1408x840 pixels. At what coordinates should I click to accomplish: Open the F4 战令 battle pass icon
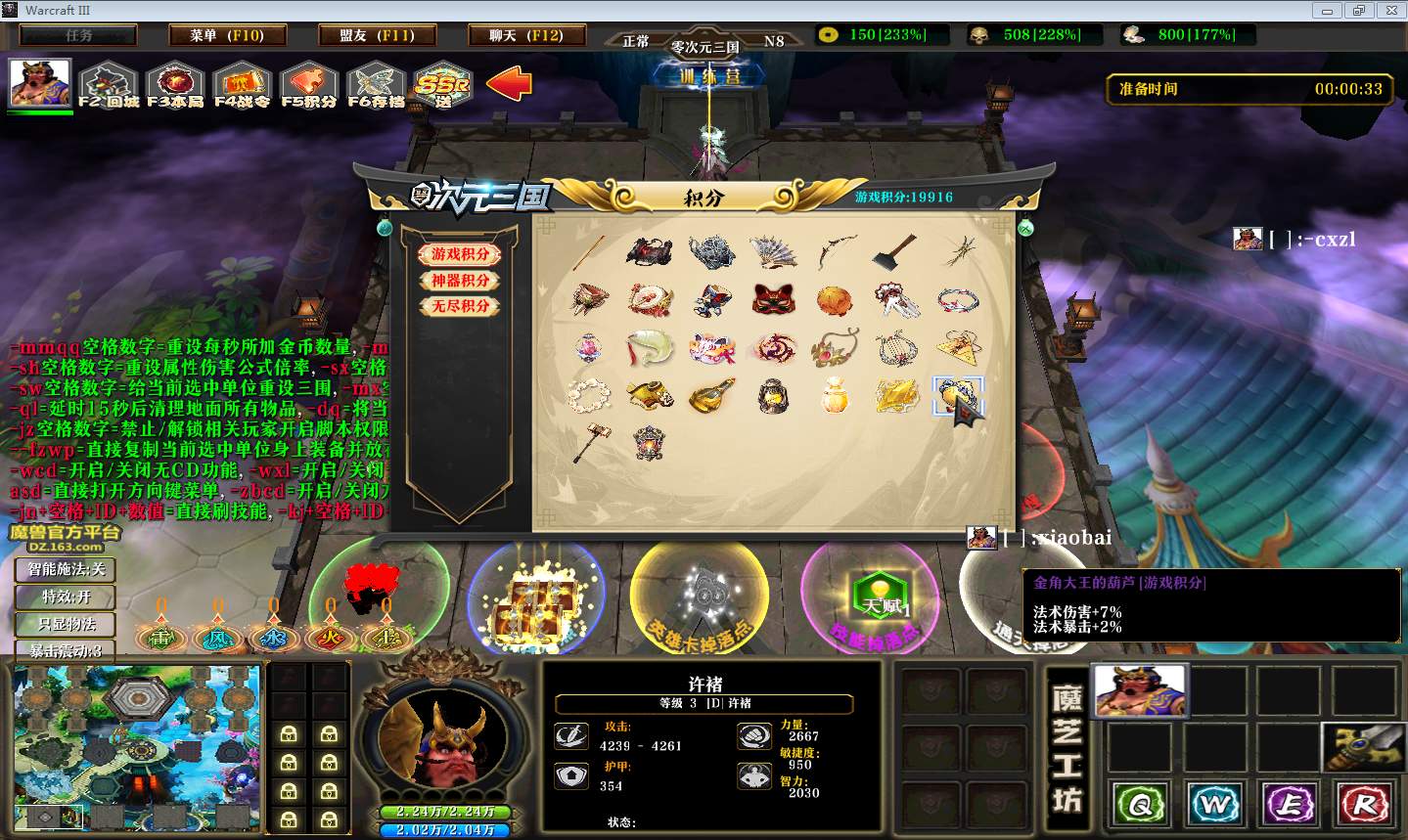242,85
